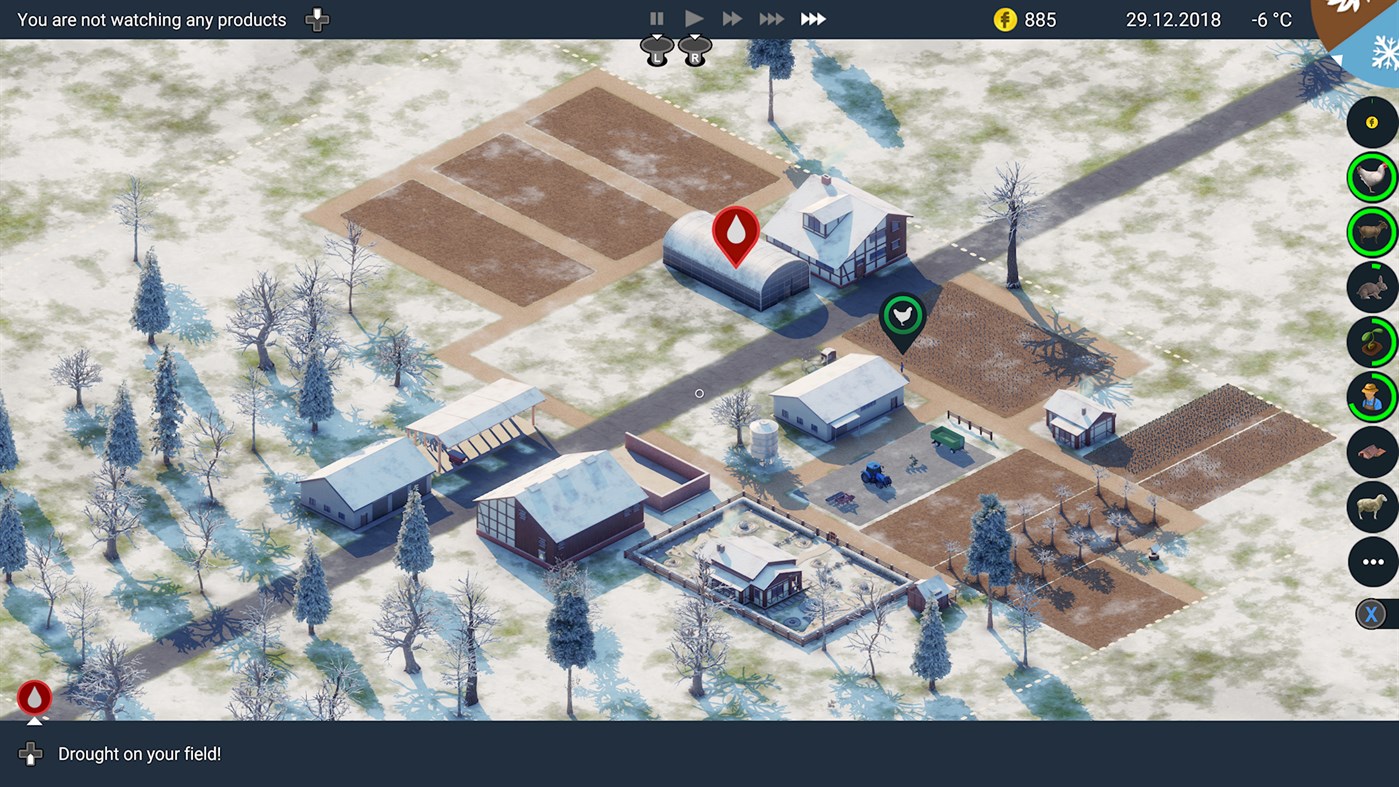The height and width of the screenshot is (787, 1399).
Task: Select the chicken category in the sidebar
Action: pyautogui.click(x=1371, y=177)
